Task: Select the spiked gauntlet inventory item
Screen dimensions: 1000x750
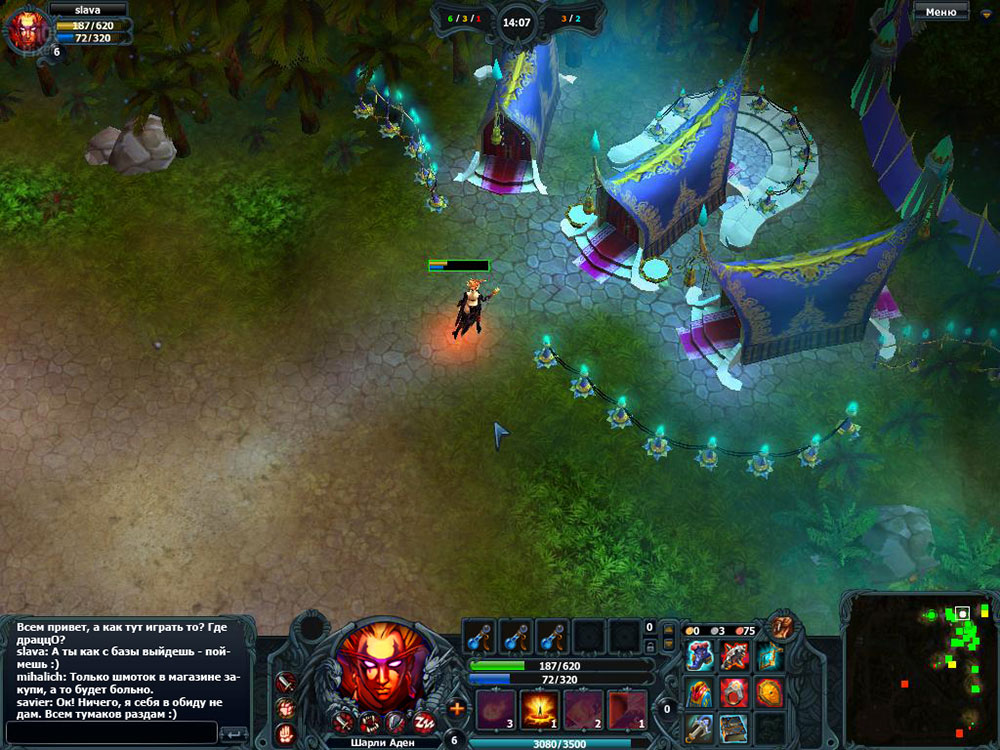Action: [734, 656]
